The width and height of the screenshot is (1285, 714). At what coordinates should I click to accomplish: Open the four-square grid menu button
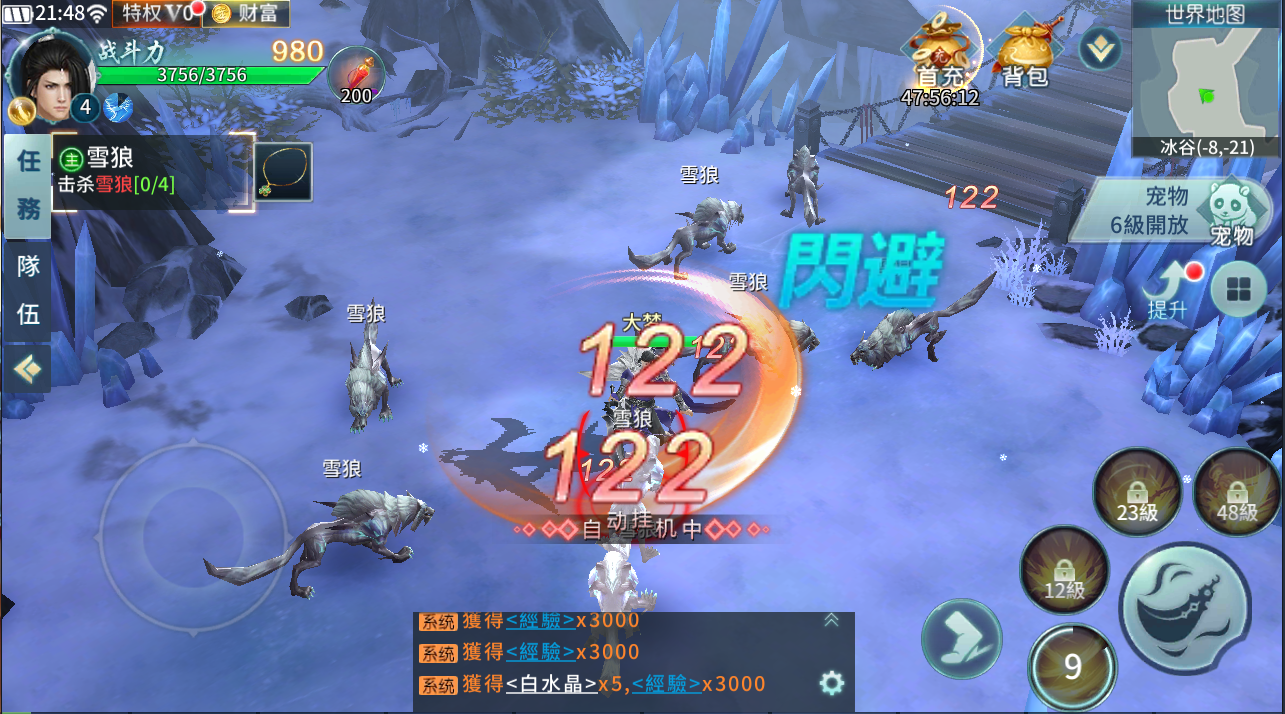1238,291
